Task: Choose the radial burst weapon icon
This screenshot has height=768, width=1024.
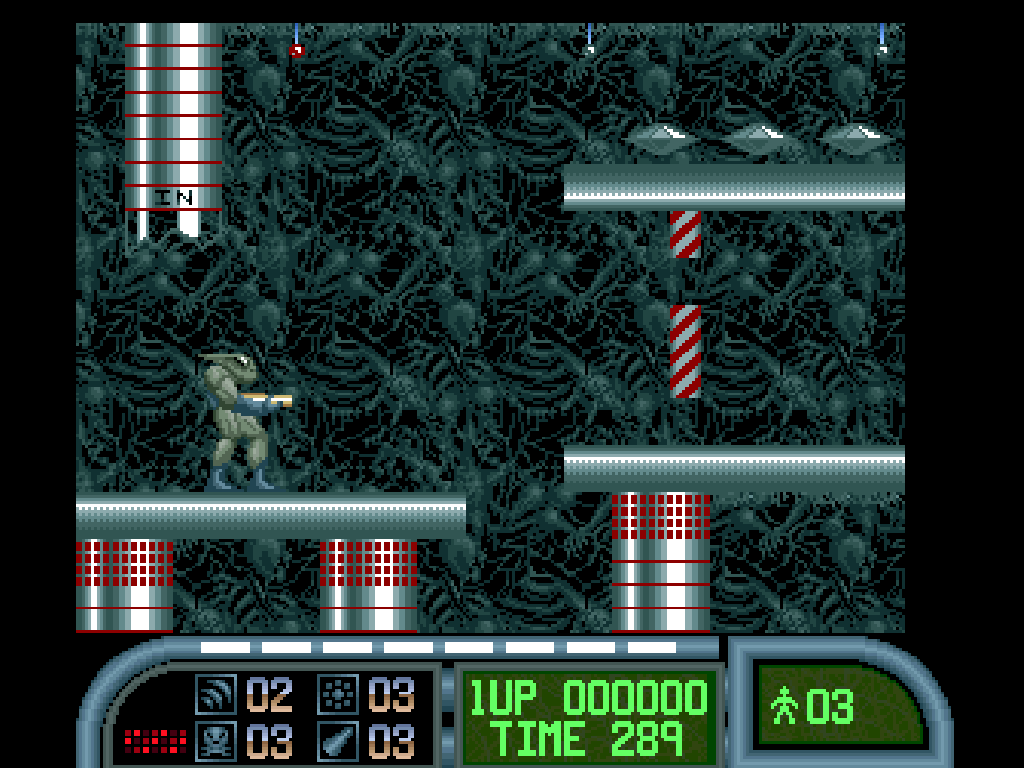Action: 338,692
